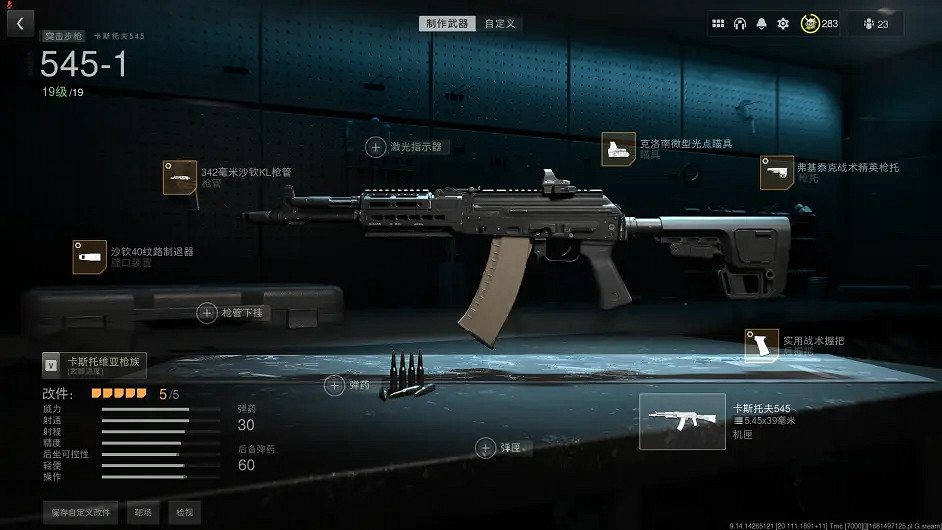The height and width of the screenshot is (530, 942).
Task: Click the headset voice channel icon
Action: [x=740, y=23]
